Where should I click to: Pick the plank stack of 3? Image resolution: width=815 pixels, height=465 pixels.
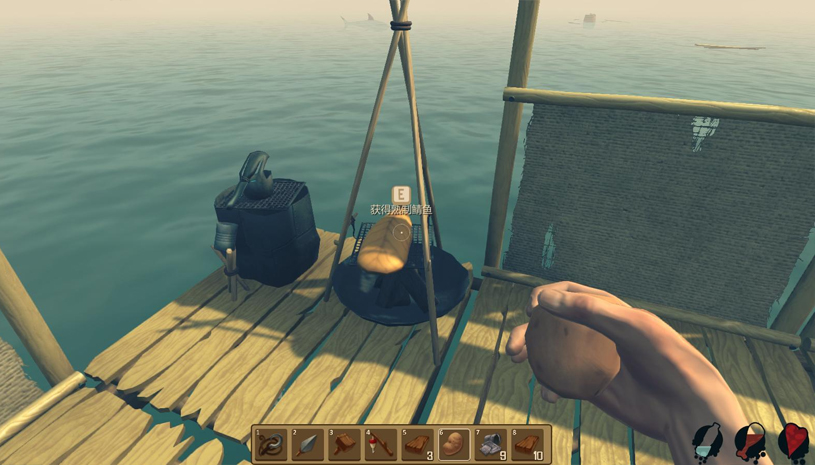418,444
